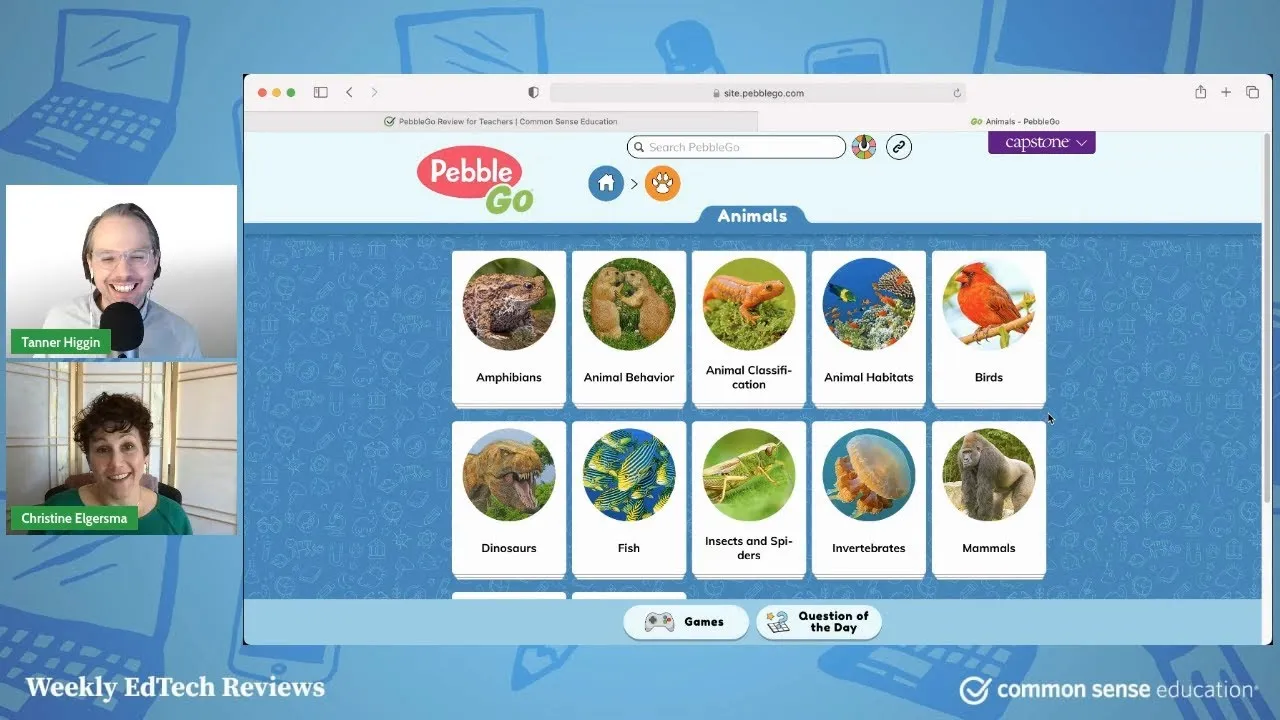The image size is (1280, 720).
Task: Click the Question of the Day dice icon
Action: click(x=781, y=622)
